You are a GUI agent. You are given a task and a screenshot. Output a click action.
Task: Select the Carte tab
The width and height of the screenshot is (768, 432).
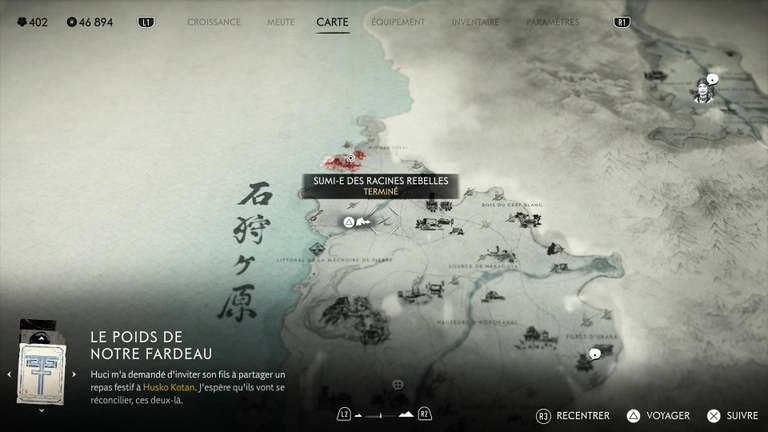[x=332, y=21]
